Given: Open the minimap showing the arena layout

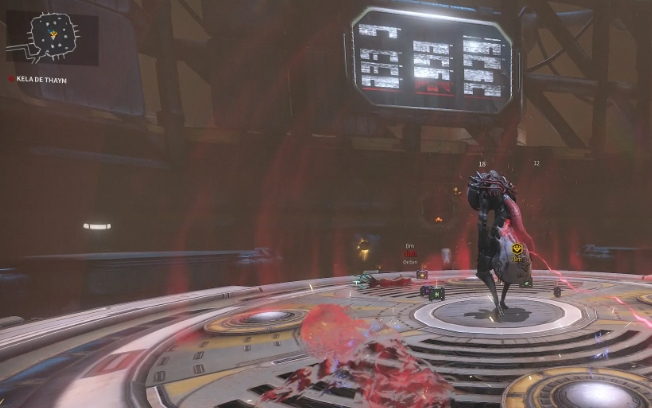Looking at the screenshot, I should click(x=52, y=38).
